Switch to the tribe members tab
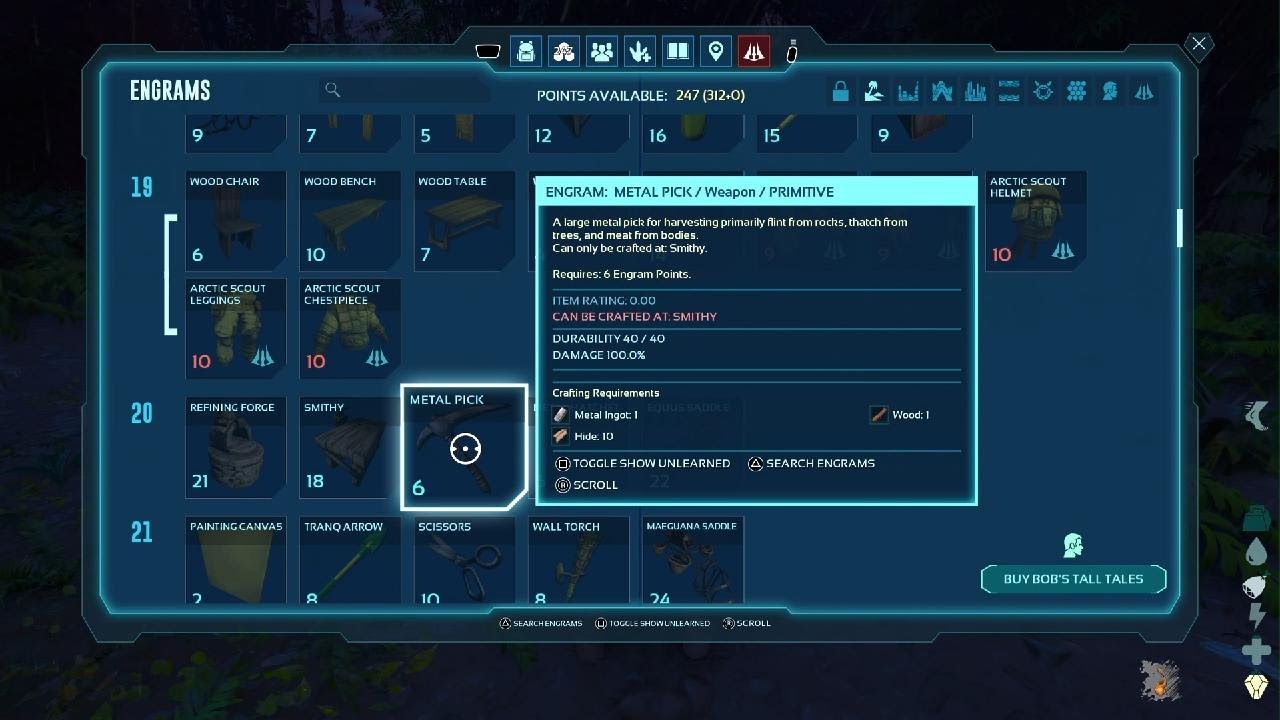The height and width of the screenshot is (720, 1280). pyautogui.click(x=602, y=51)
